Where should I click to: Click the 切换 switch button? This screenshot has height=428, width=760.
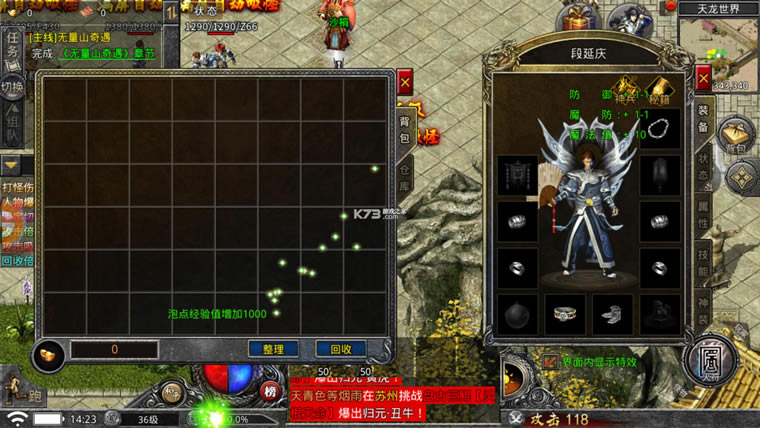click(x=11, y=86)
